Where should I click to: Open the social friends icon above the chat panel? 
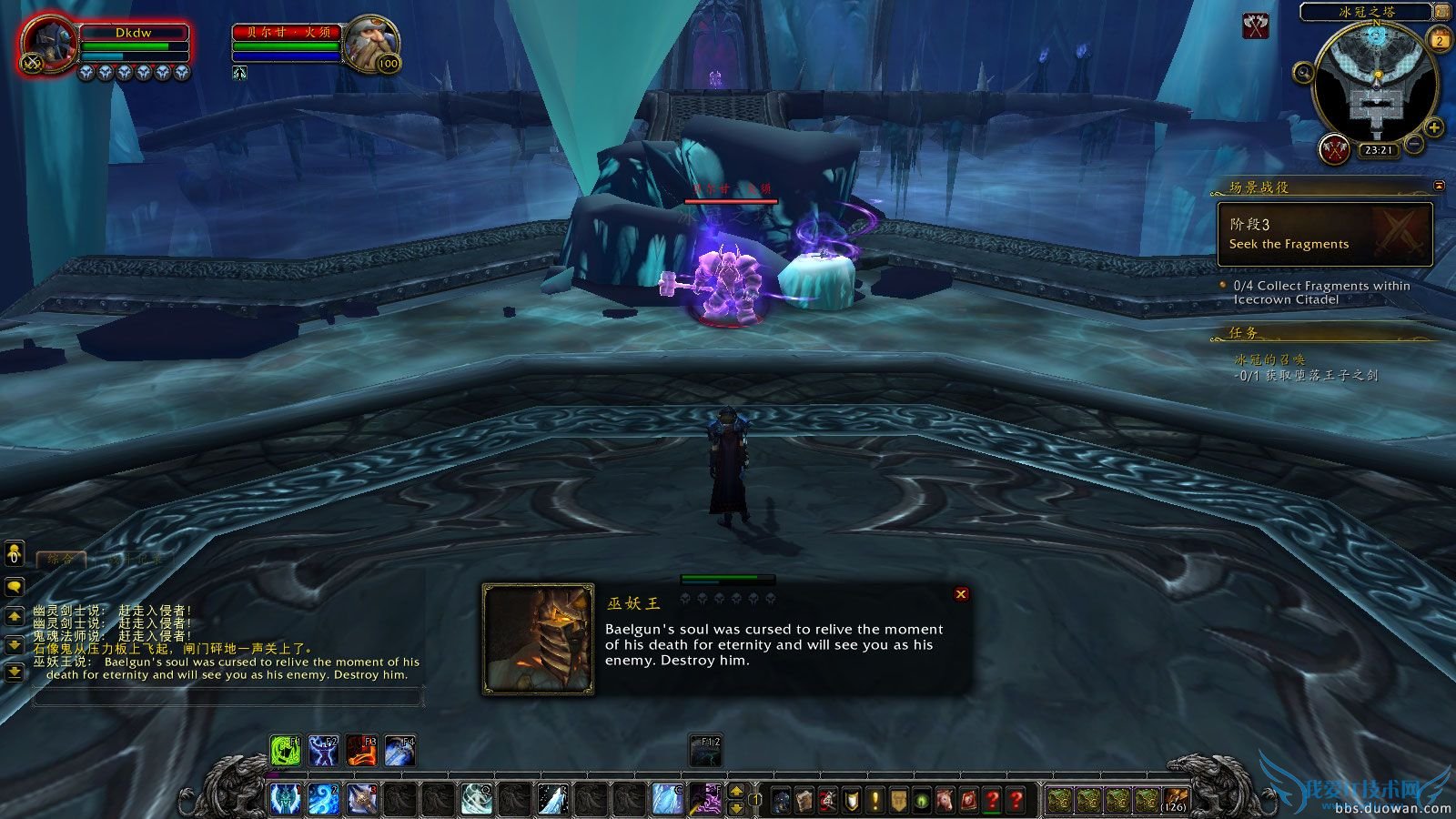(14, 553)
